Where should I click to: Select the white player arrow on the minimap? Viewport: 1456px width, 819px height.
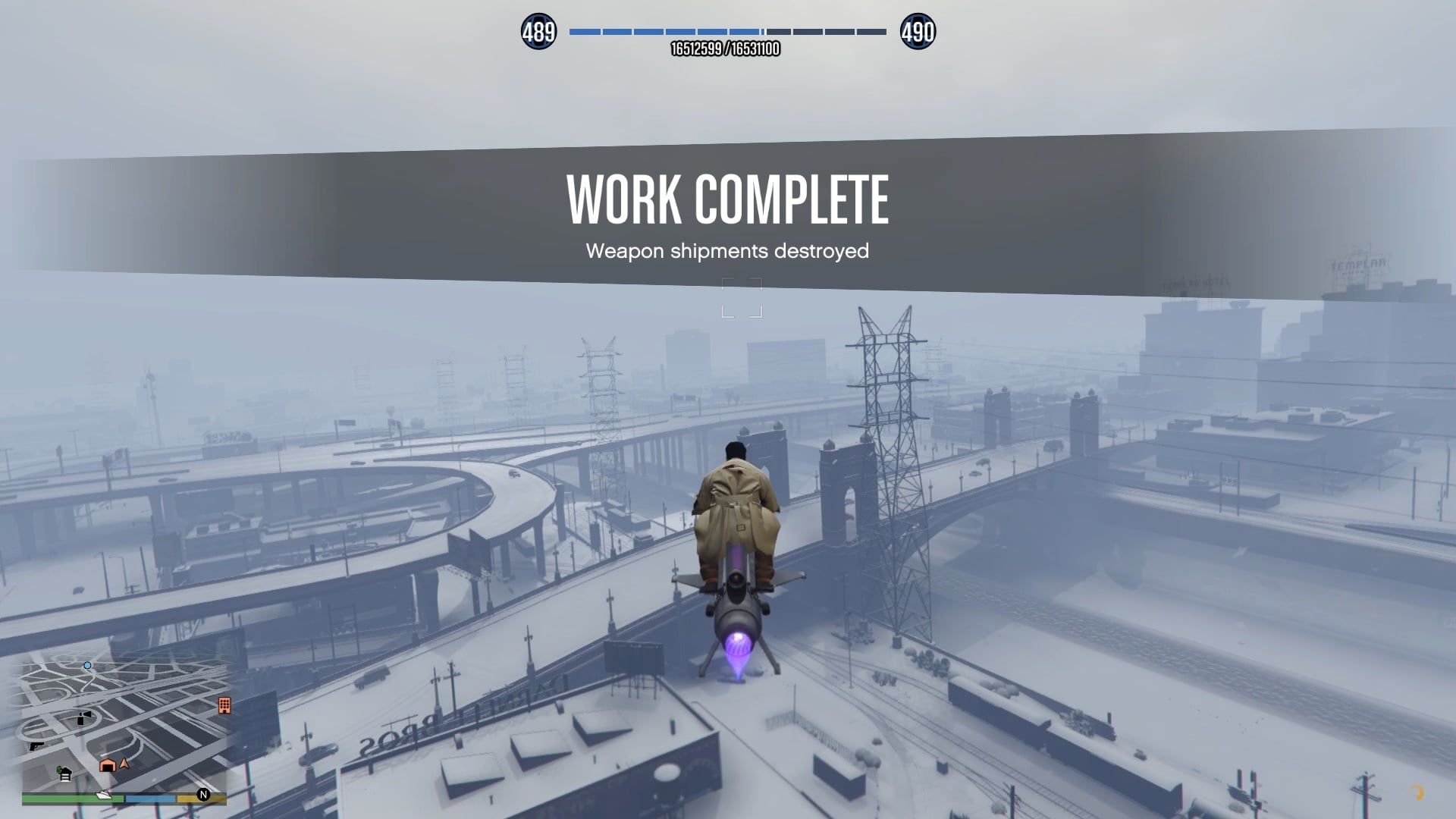point(124,764)
